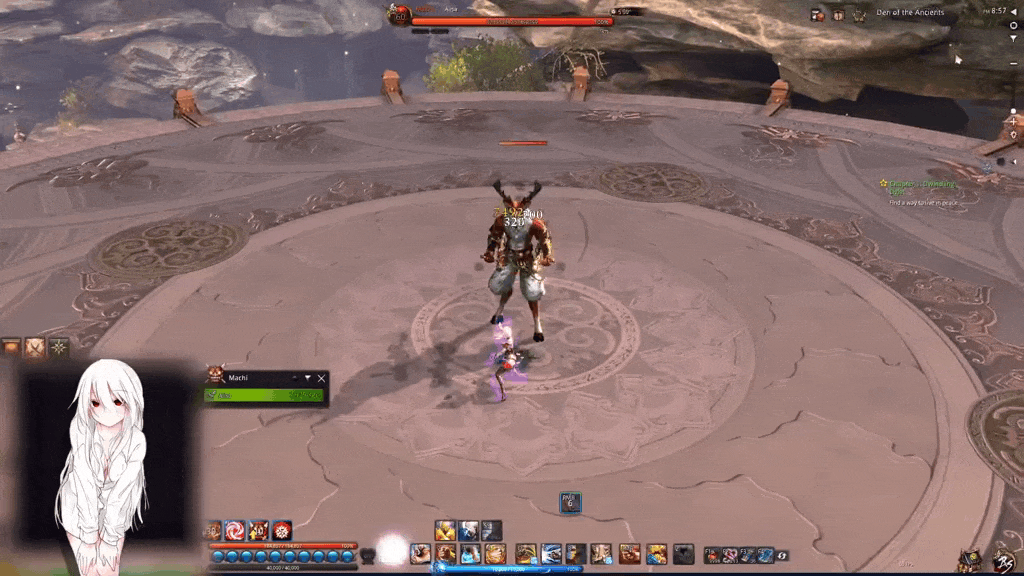Click the compass star icon above the portrait
Screen dimensions: 1024x576
click(59, 347)
